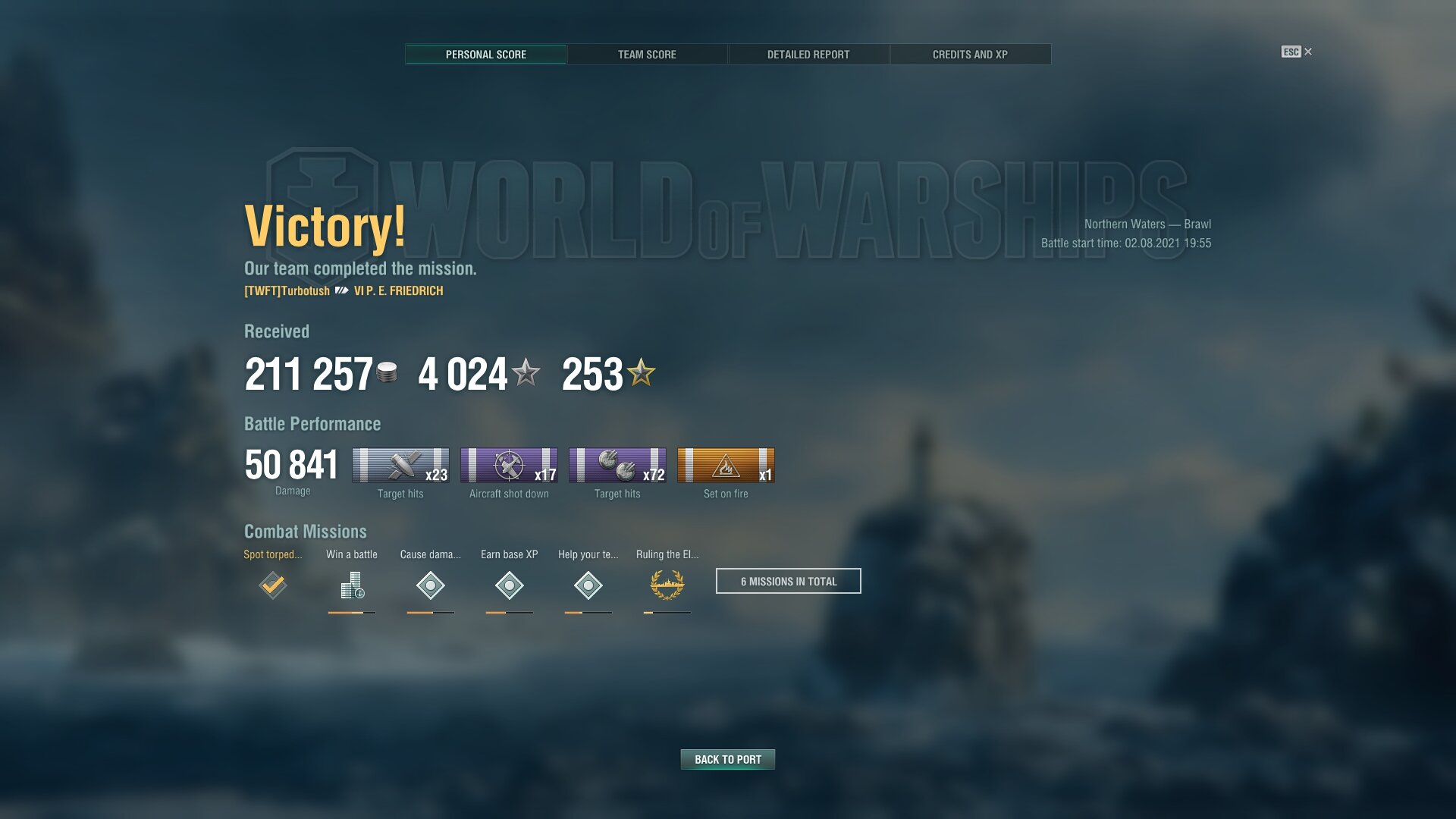Show the Detailed Report tab
Viewport: 1456px width, 819px height.
[x=808, y=55]
